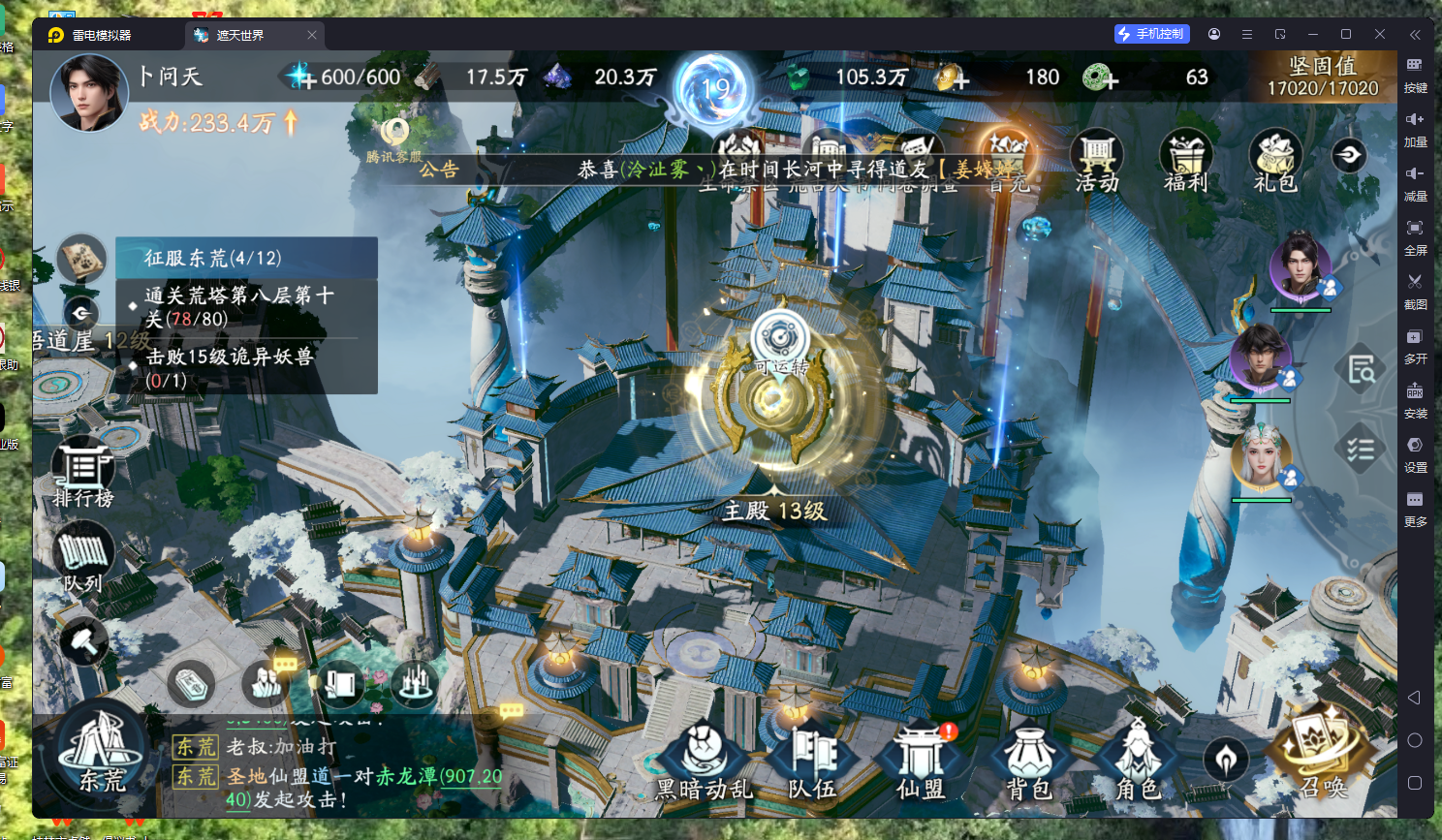Open the build hammer icon
Image resolution: width=1442 pixels, height=840 pixels.
83,640
